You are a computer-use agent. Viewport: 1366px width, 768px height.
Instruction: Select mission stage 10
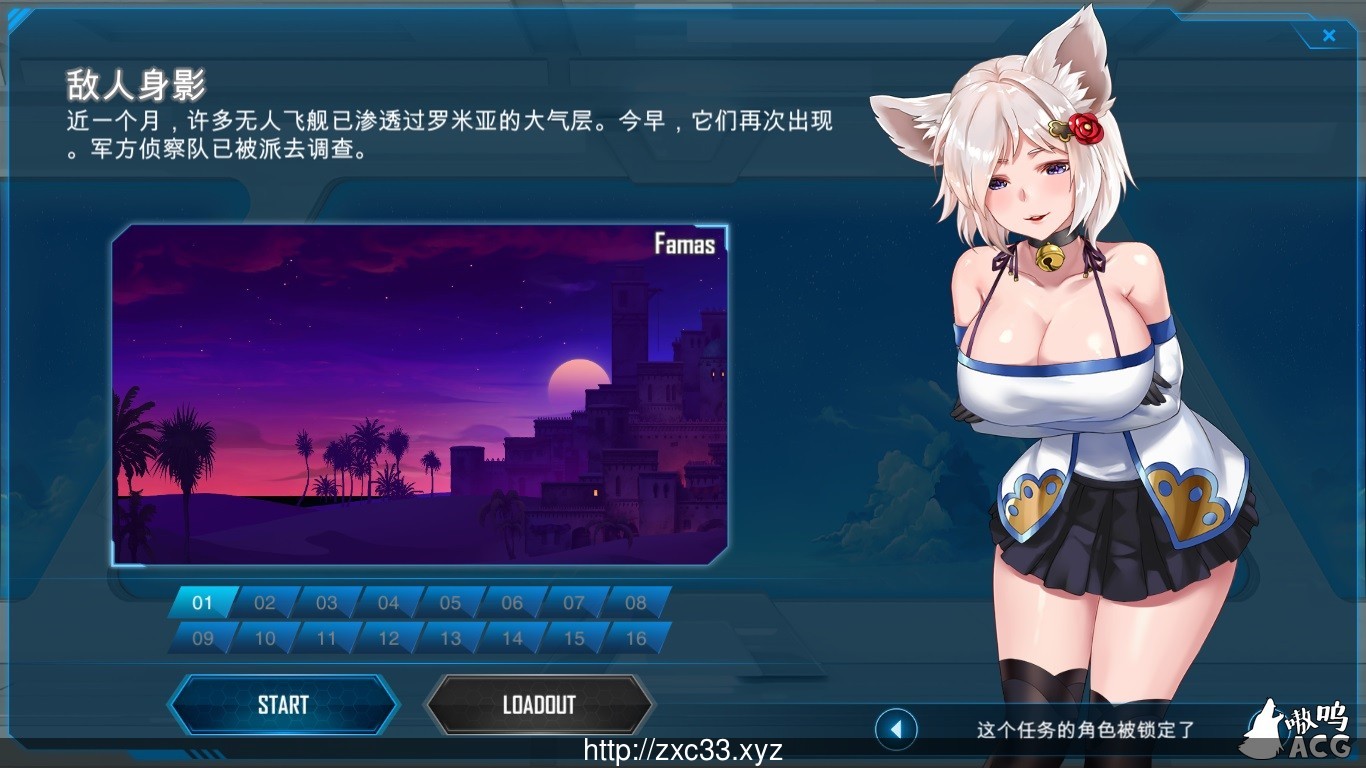pos(264,638)
